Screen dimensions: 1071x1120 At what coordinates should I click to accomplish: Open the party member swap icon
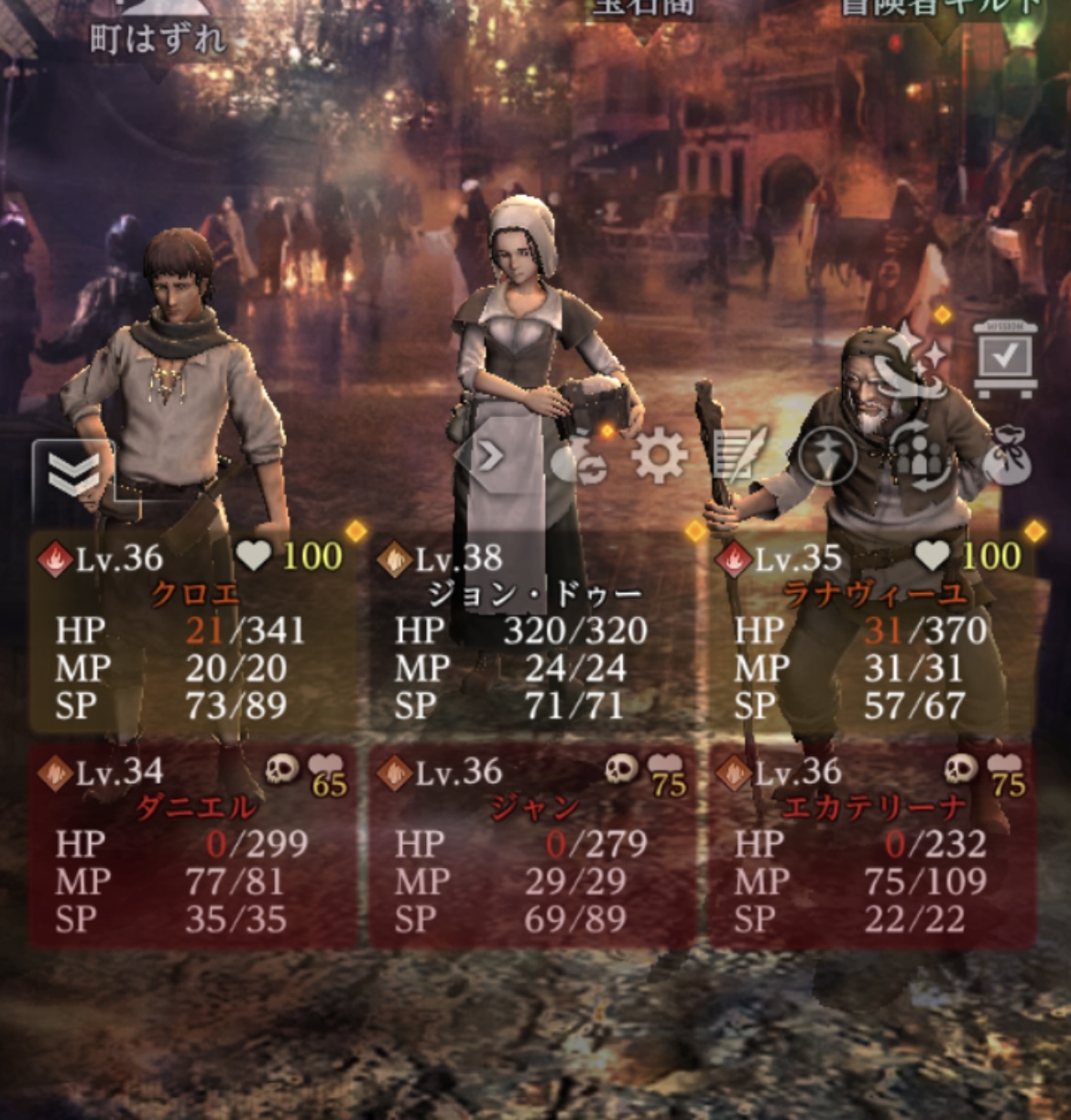pyautogui.click(x=921, y=456)
